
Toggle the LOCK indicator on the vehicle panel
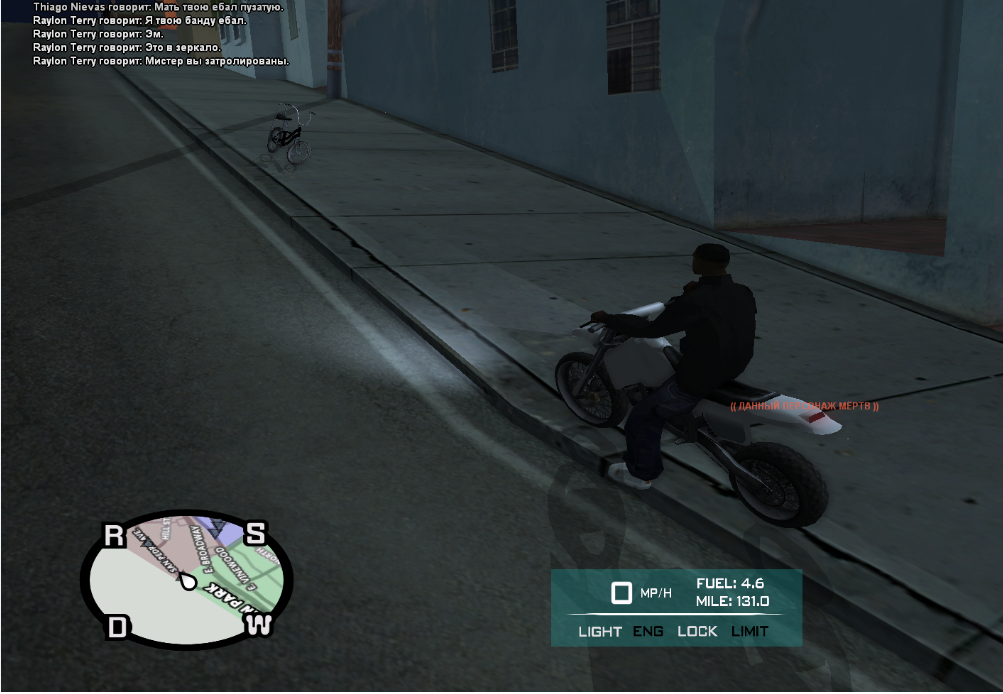[x=697, y=631]
